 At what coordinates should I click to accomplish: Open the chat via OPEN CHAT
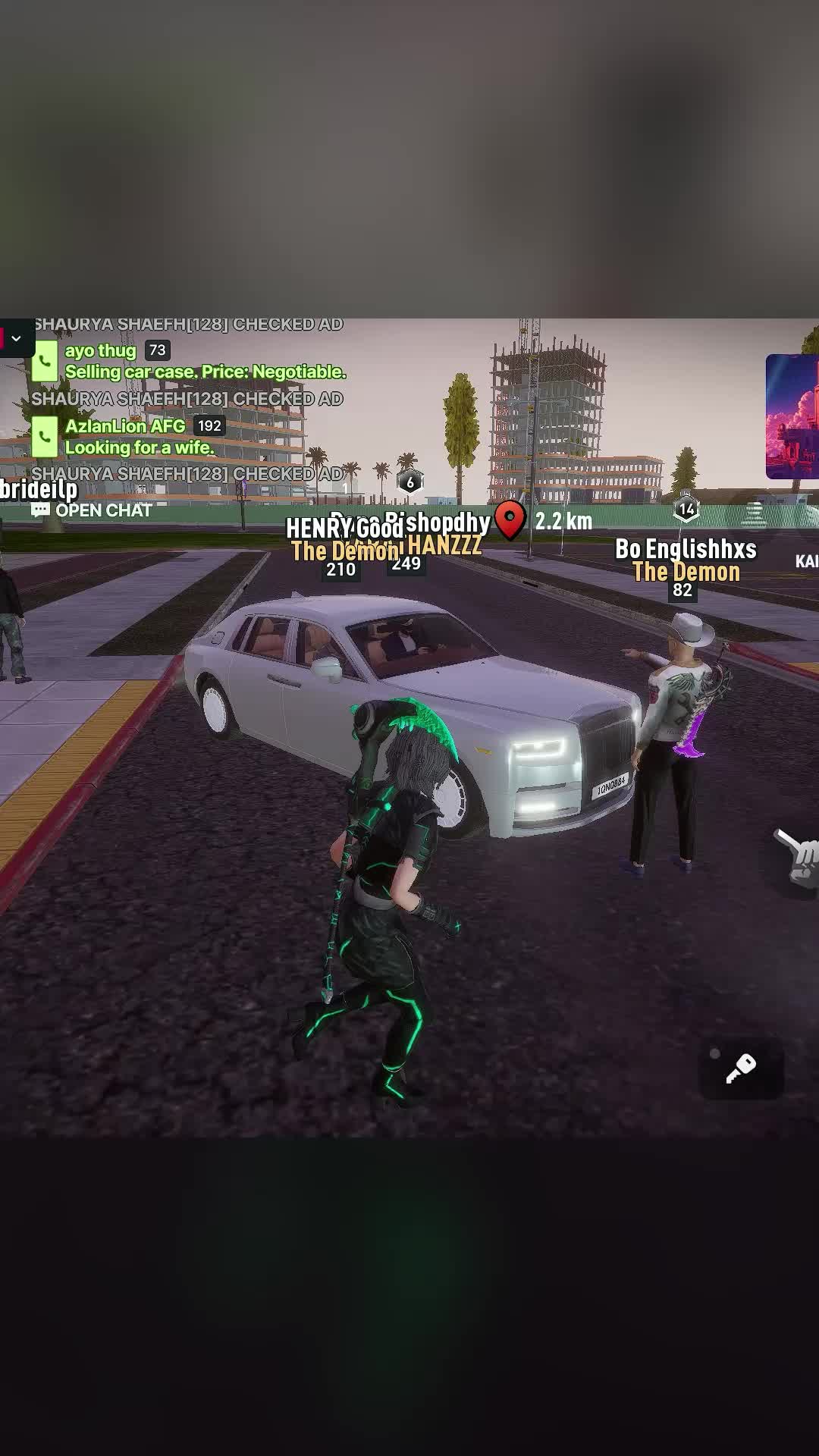[x=93, y=510]
